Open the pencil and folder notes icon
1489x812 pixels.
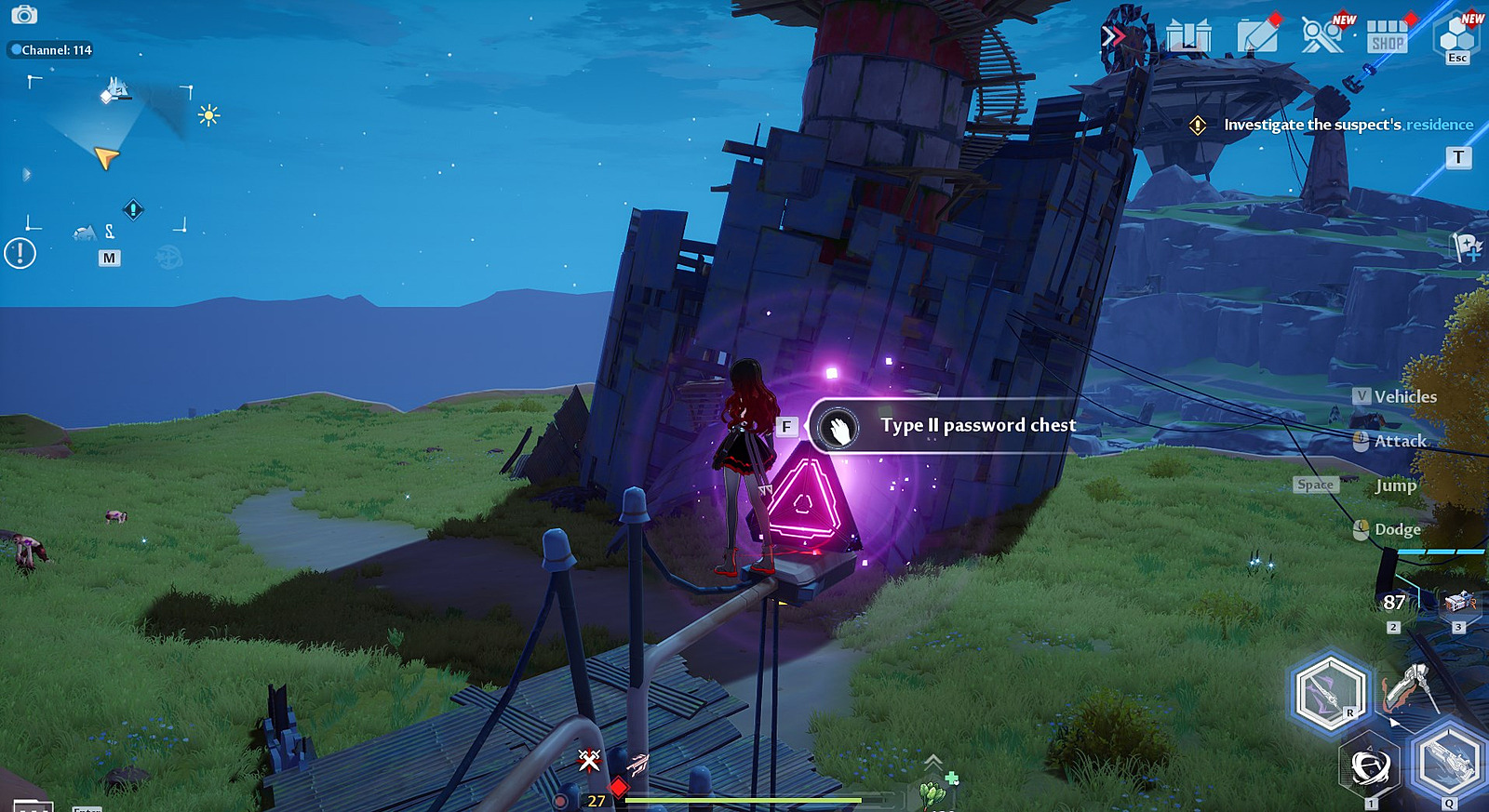[1258, 35]
